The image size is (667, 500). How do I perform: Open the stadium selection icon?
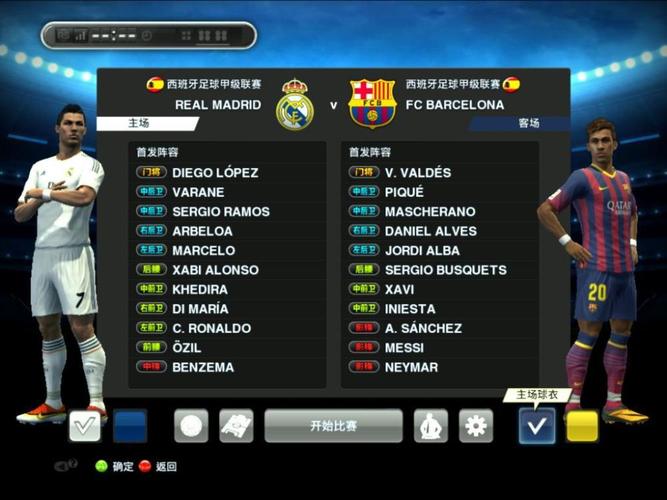(236, 426)
